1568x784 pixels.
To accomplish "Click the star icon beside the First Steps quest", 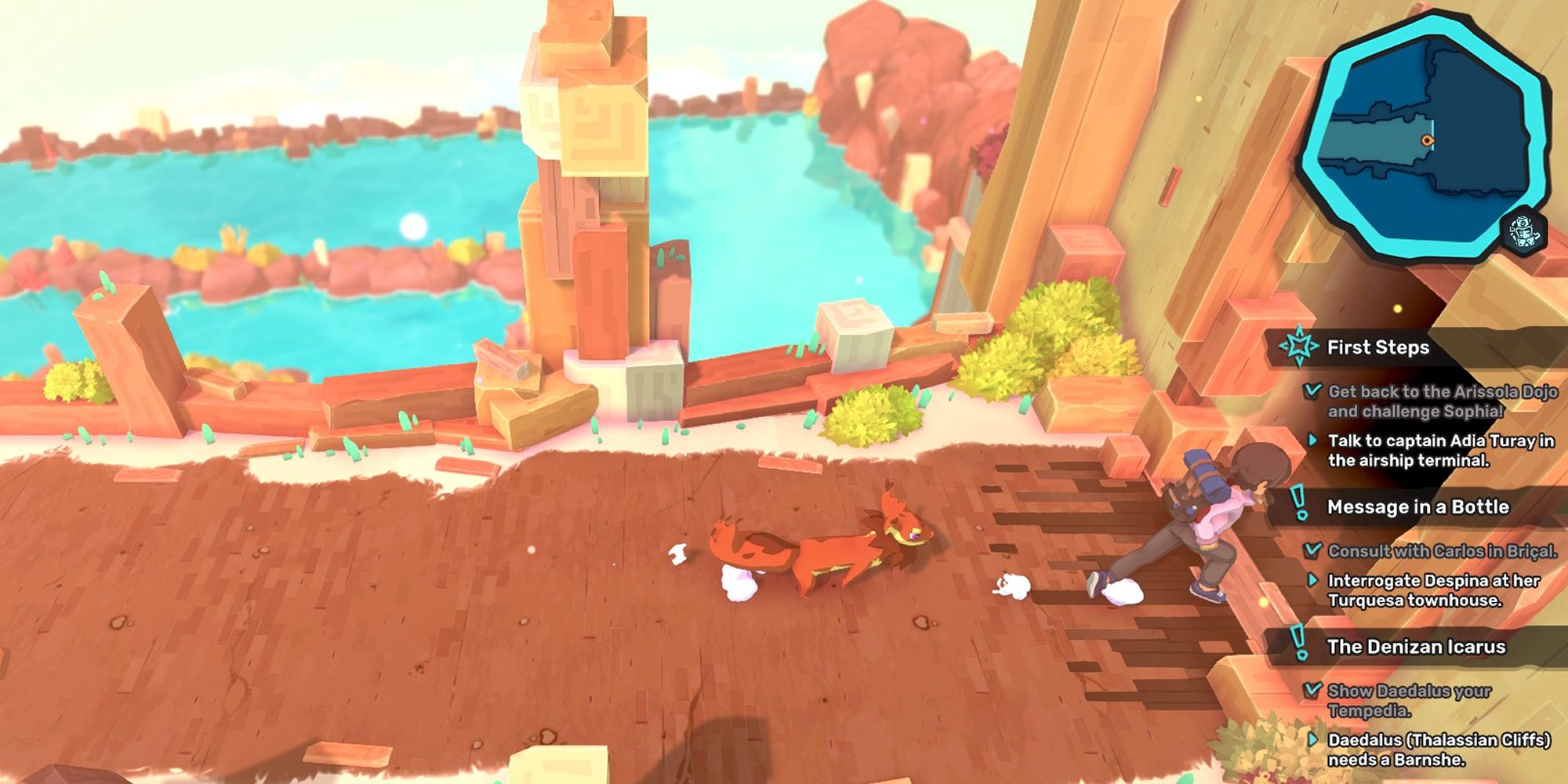I will click(1301, 348).
